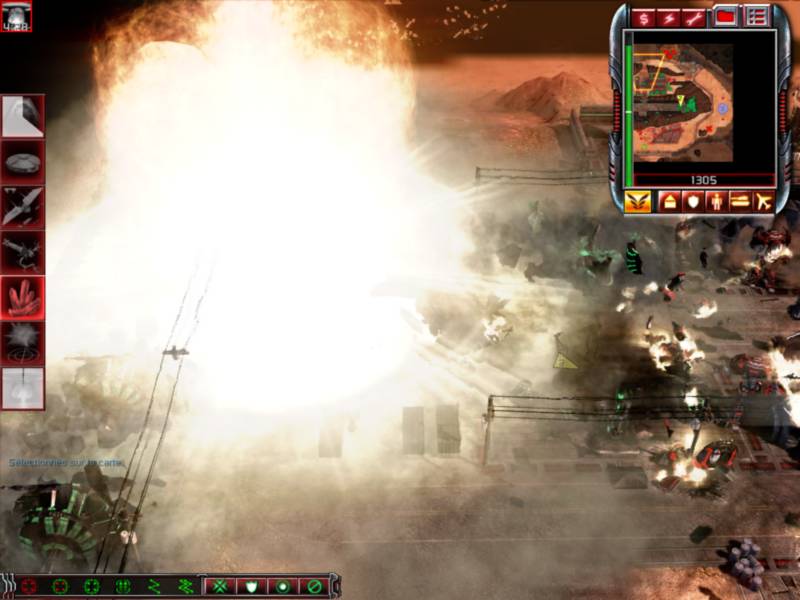Open the aircraft production tab

click(764, 202)
